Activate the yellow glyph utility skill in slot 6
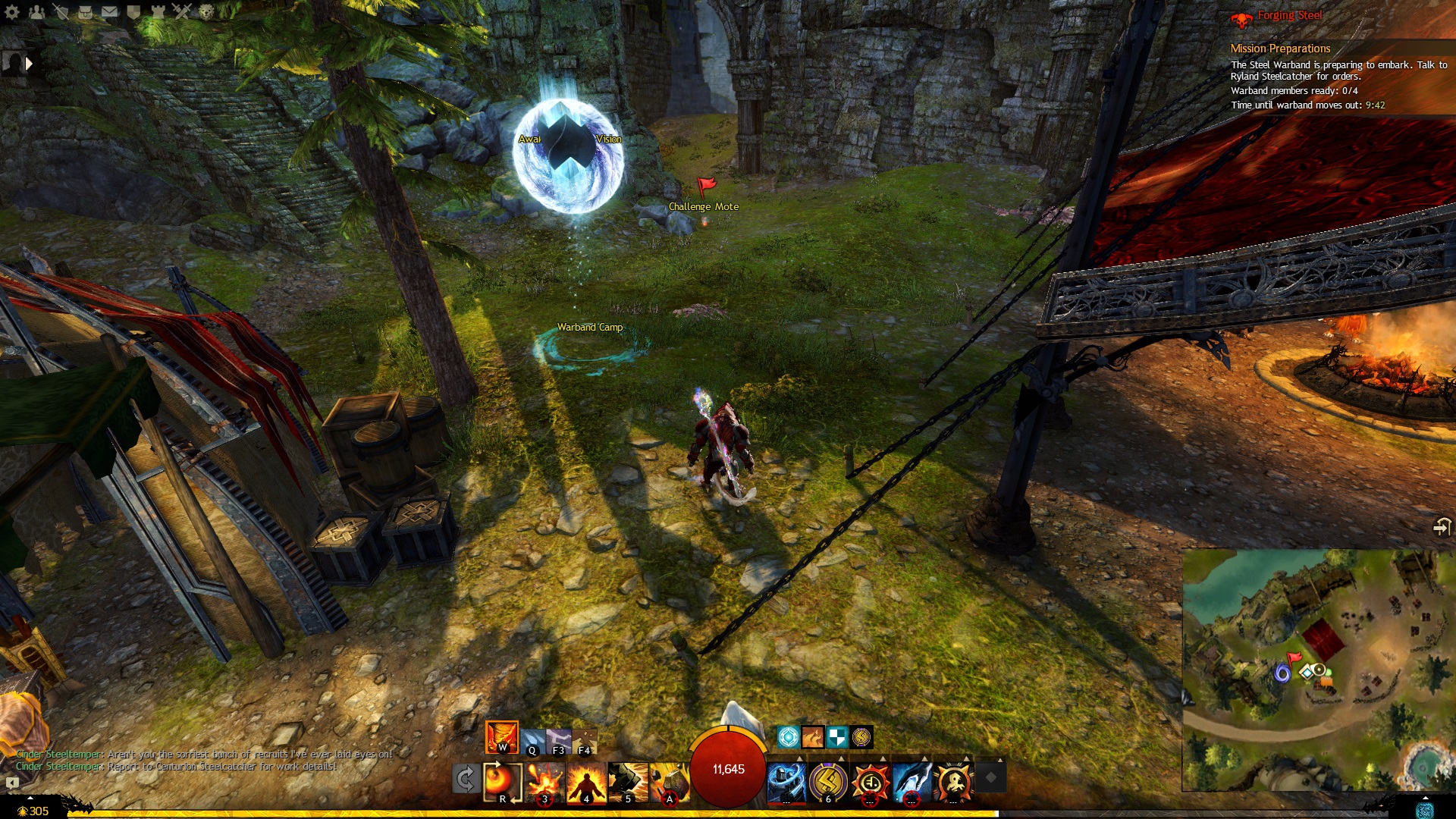The width and height of the screenshot is (1456, 819). tap(827, 781)
